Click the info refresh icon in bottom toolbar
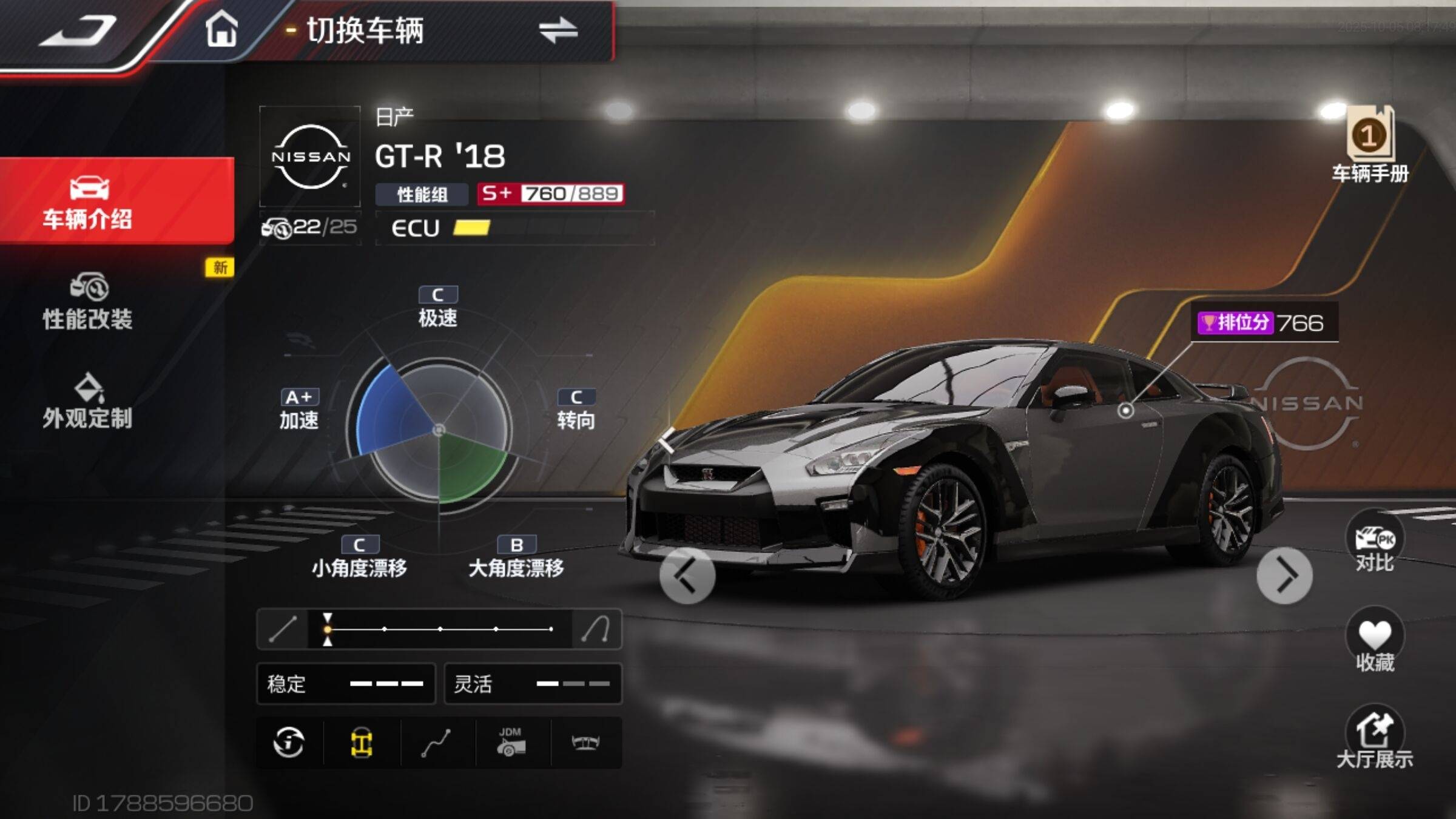This screenshot has height=819, width=1456. pos(289,743)
